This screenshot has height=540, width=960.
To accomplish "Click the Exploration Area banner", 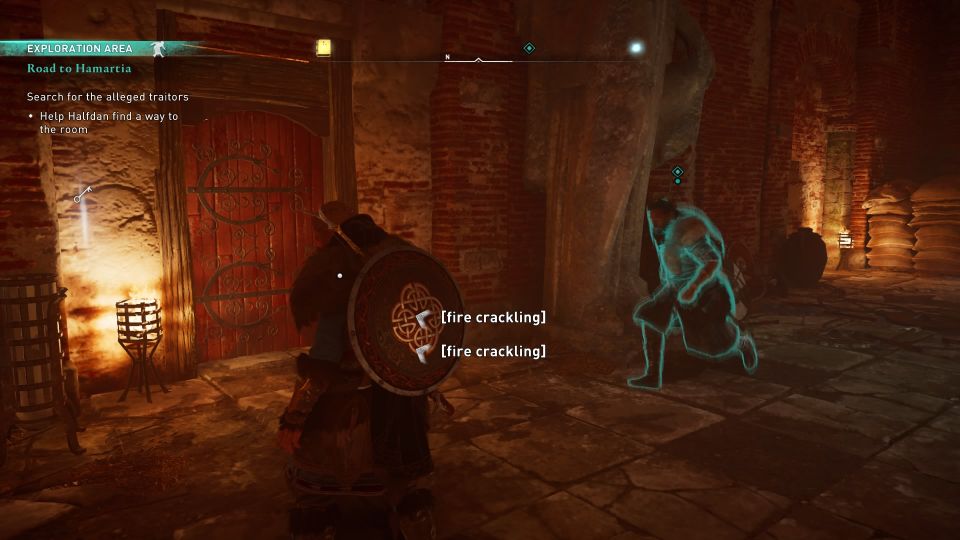I will [x=80, y=48].
